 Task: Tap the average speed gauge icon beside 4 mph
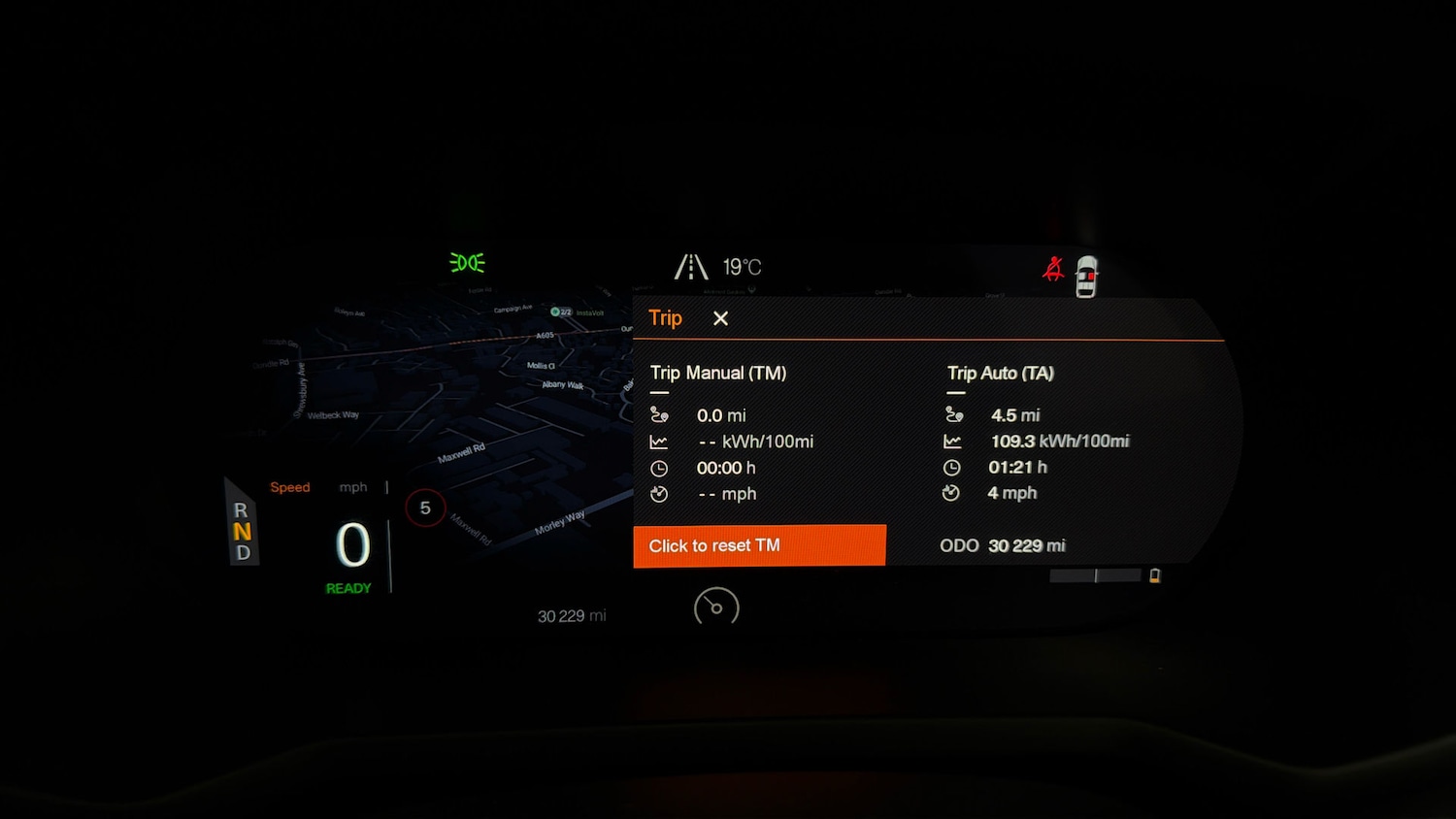(952, 493)
